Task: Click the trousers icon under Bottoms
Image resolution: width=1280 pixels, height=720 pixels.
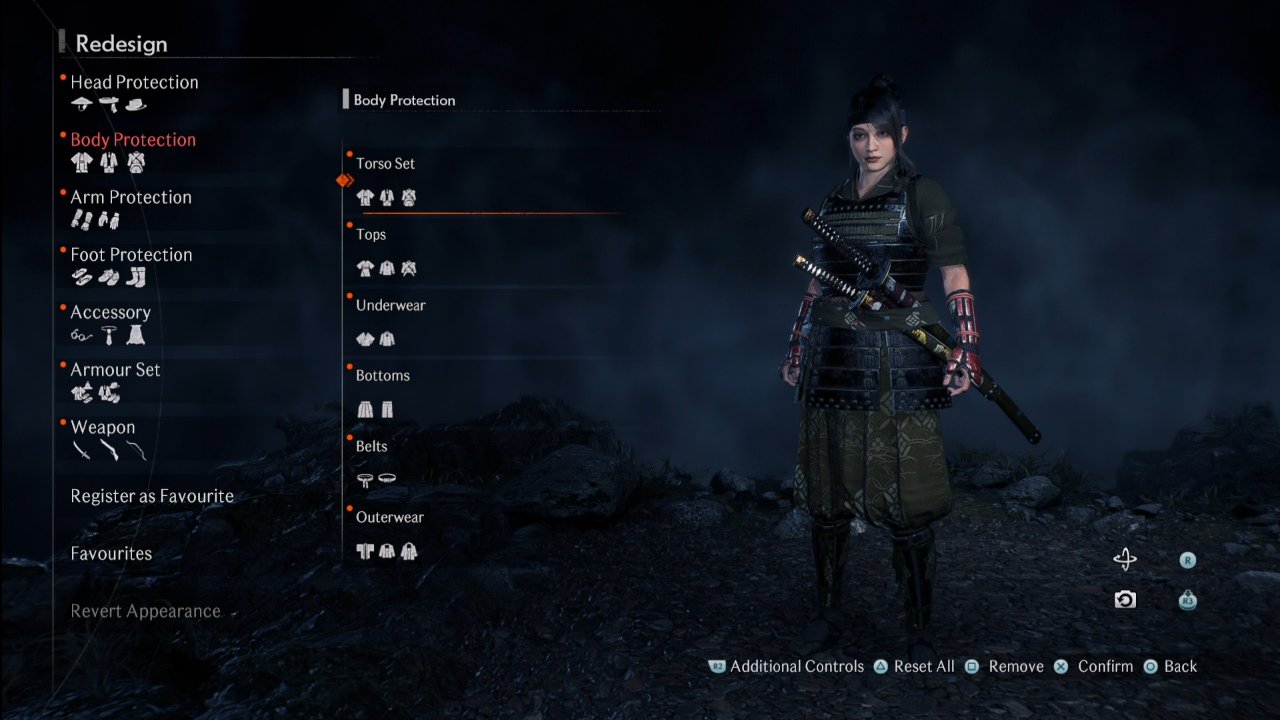Action: tap(388, 409)
